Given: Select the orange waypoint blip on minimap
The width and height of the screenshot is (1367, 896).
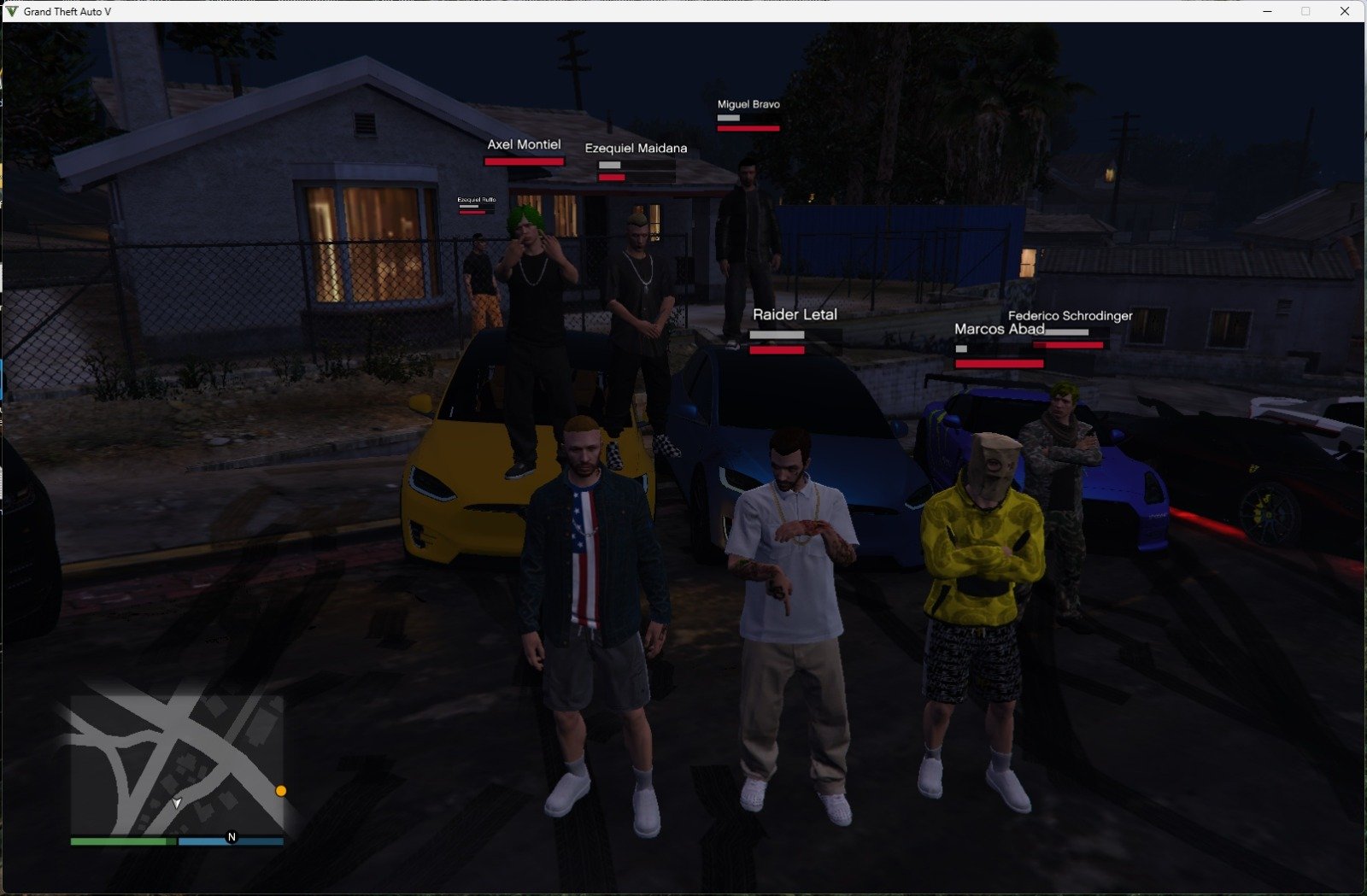Looking at the screenshot, I should click(281, 791).
